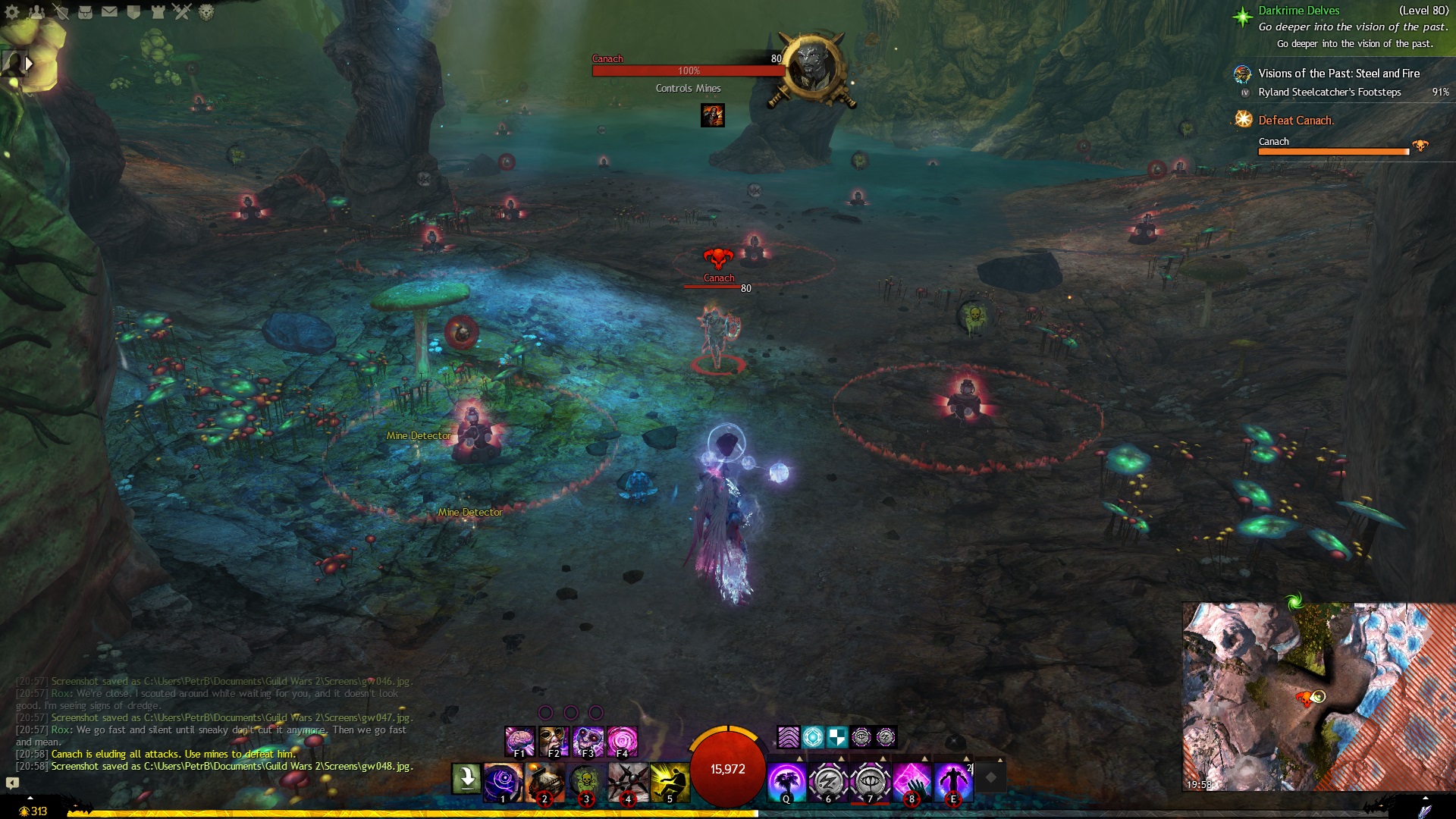Open the Black Lion Trading lion icon
Image resolution: width=1456 pixels, height=819 pixels.
[x=206, y=12]
